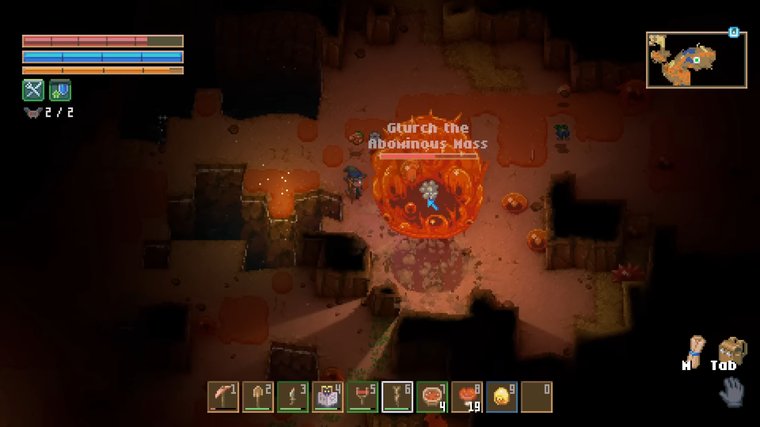Open the backpack inventory icon
This screenshot has height=427, width=760.
[x=731, y=350]
